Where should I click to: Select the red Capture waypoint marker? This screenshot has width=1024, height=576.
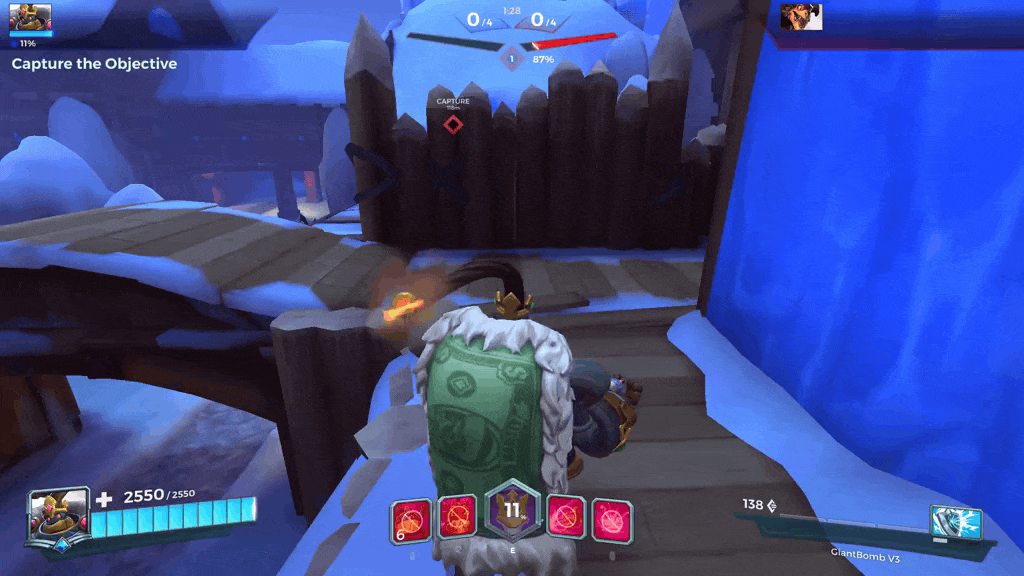click(x=453, y=124)
